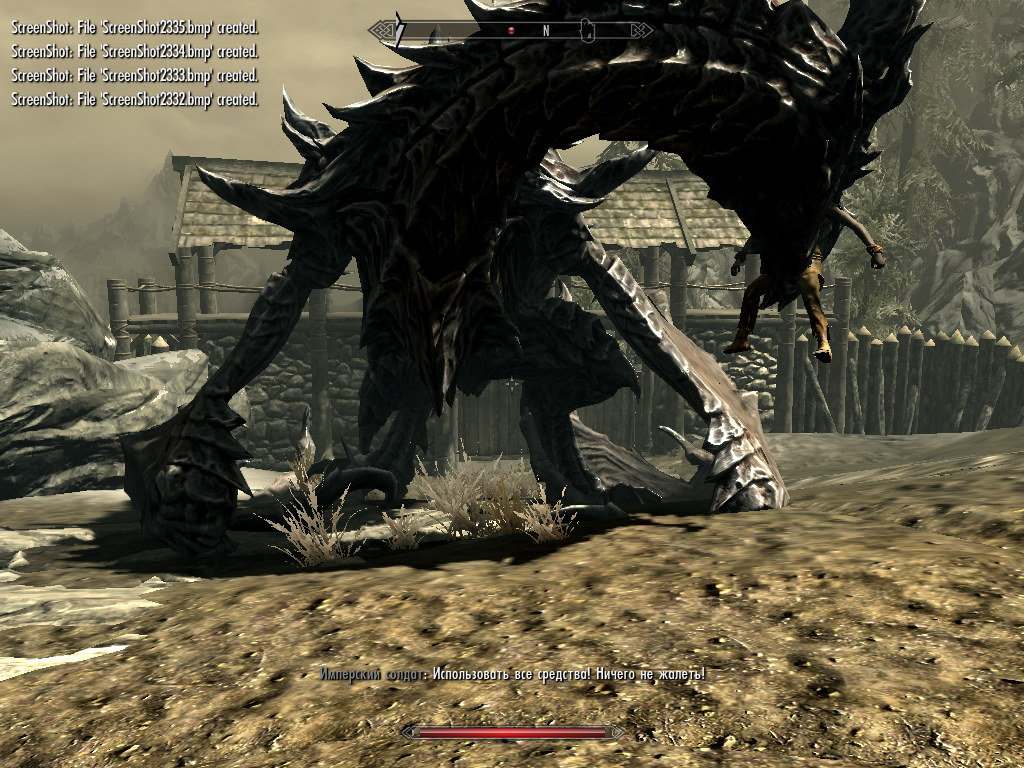Click the compass bar's North marker

click(x=546, y=31)
